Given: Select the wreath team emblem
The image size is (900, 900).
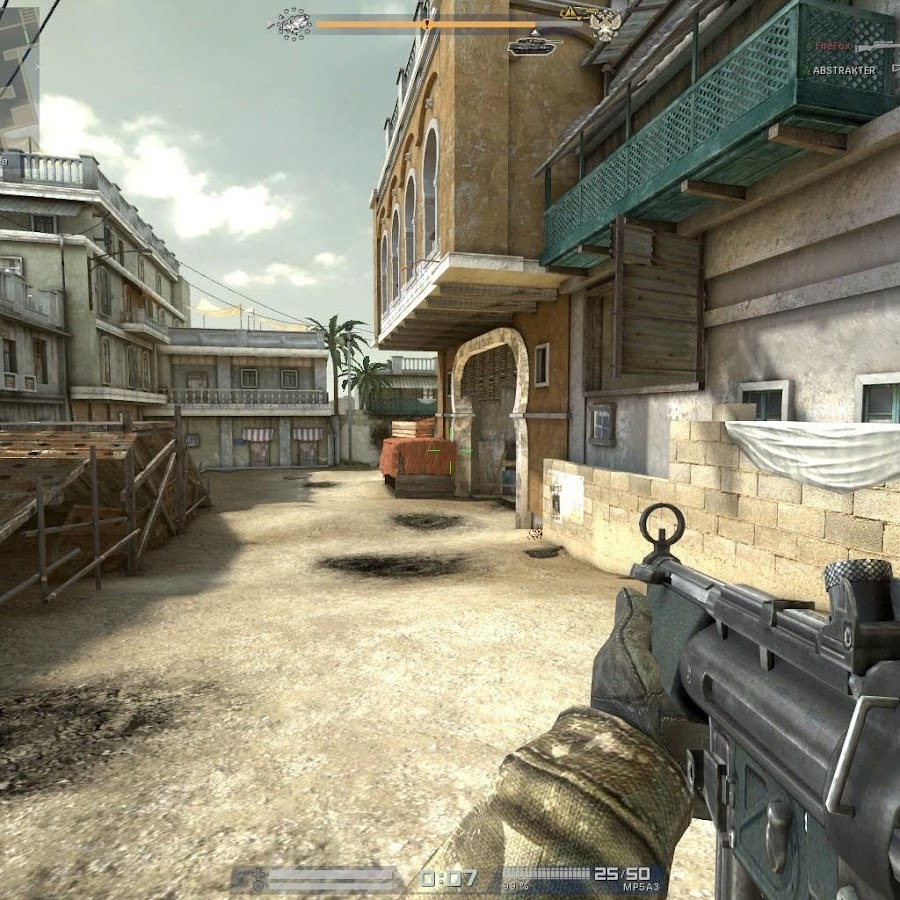Looking at the screenshot, I should 292,24.
